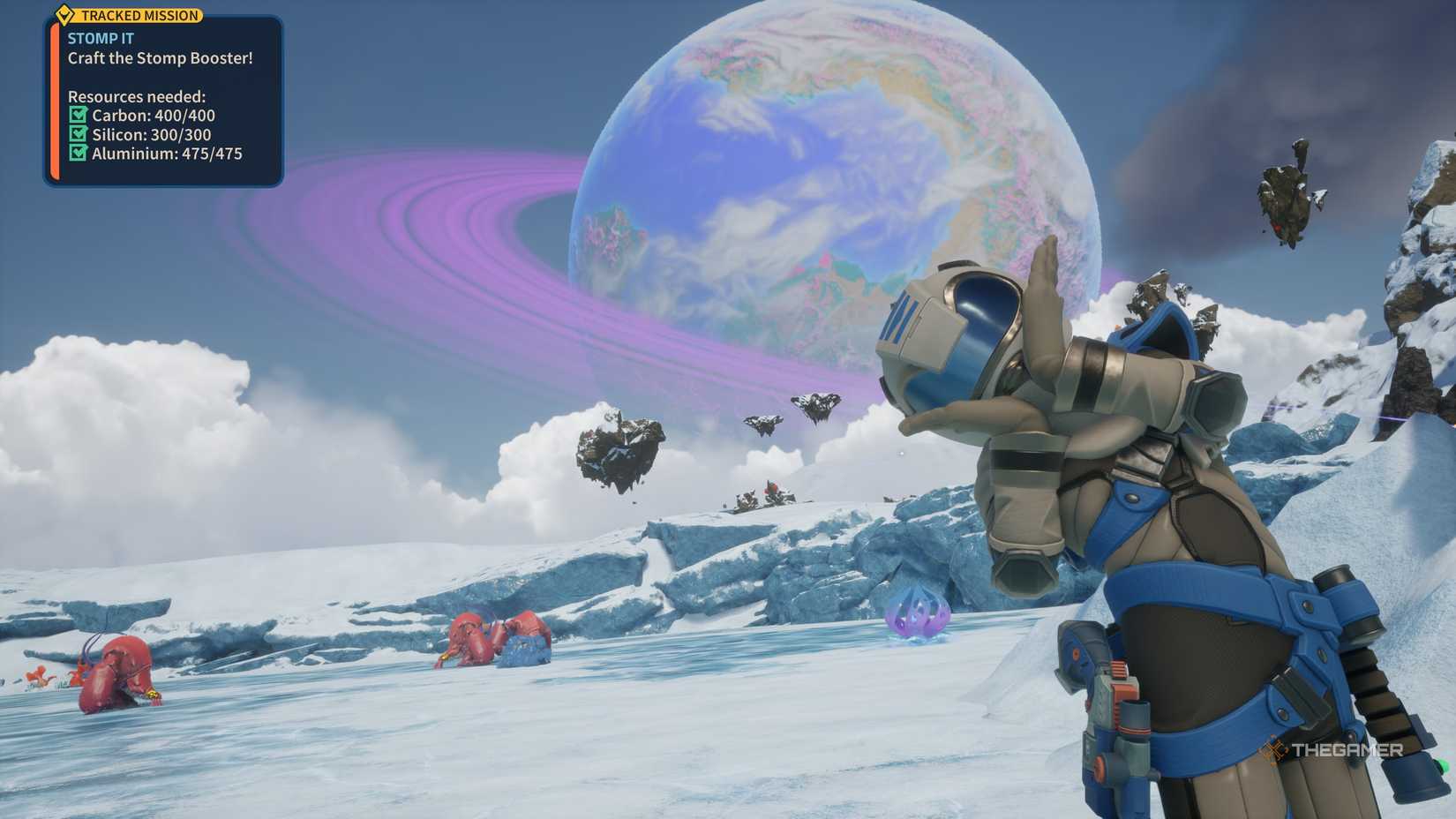Toggle the Silicon 300/300 checkbox
This screenshot has height=819, width=1456.
pos(79,135)
